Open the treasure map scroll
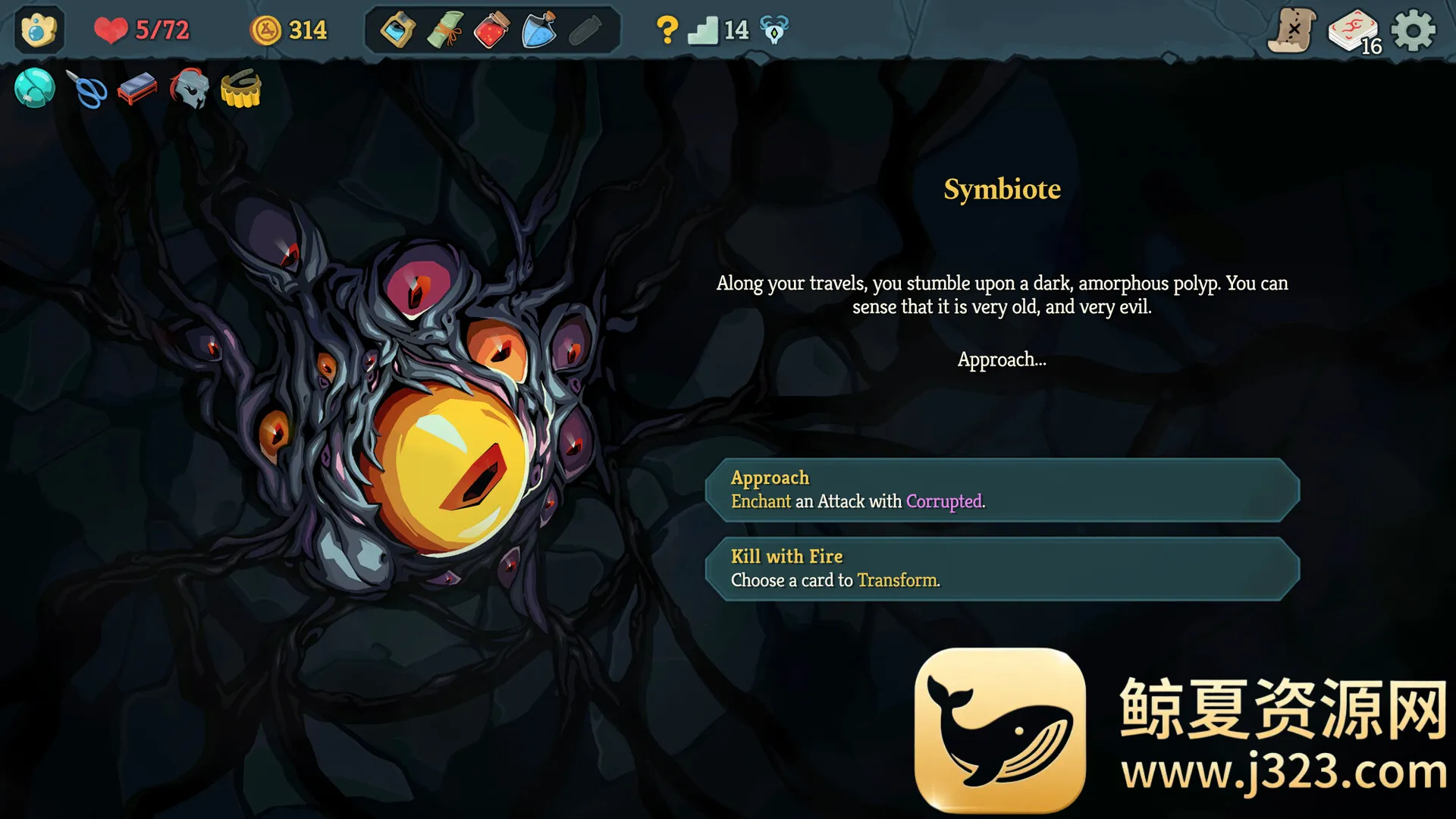The height and width of the screenshot is (819, 1456). tap(1291, 31)
